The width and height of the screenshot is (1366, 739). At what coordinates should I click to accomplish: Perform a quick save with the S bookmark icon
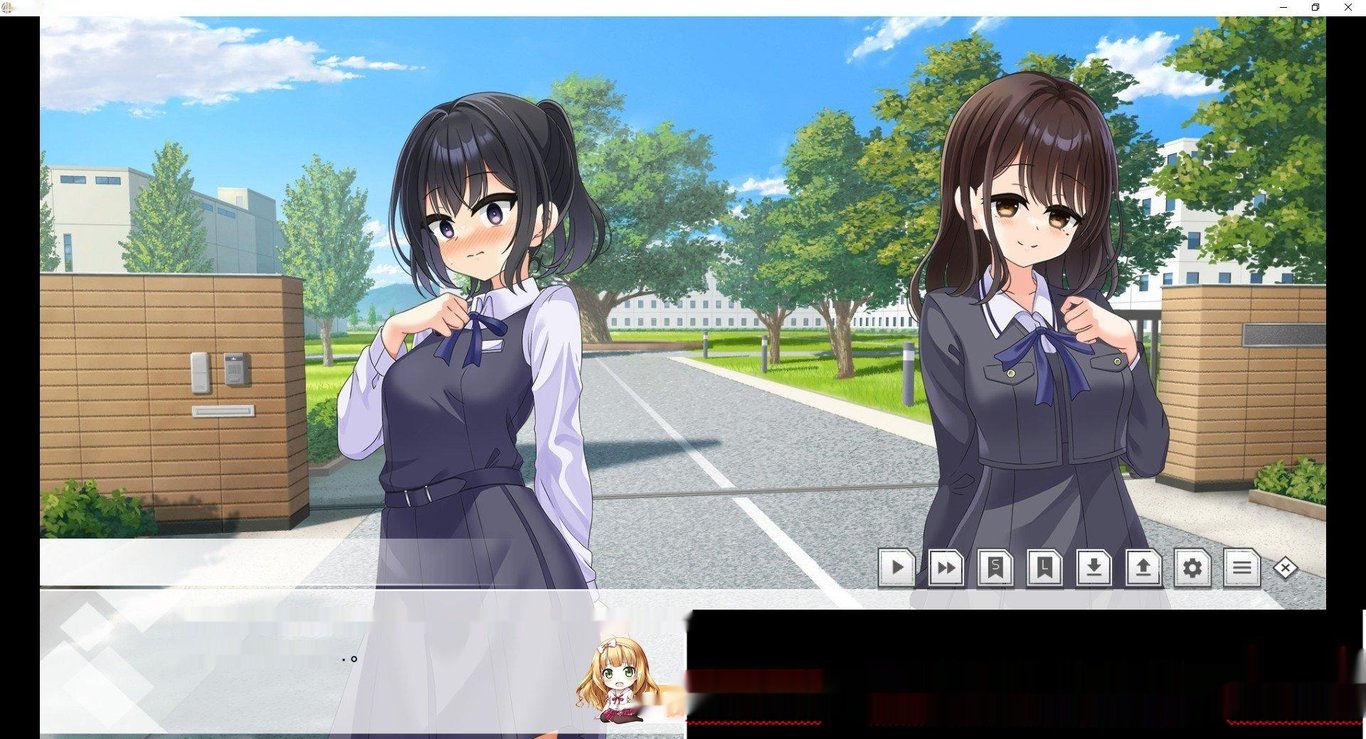(994, 568)
